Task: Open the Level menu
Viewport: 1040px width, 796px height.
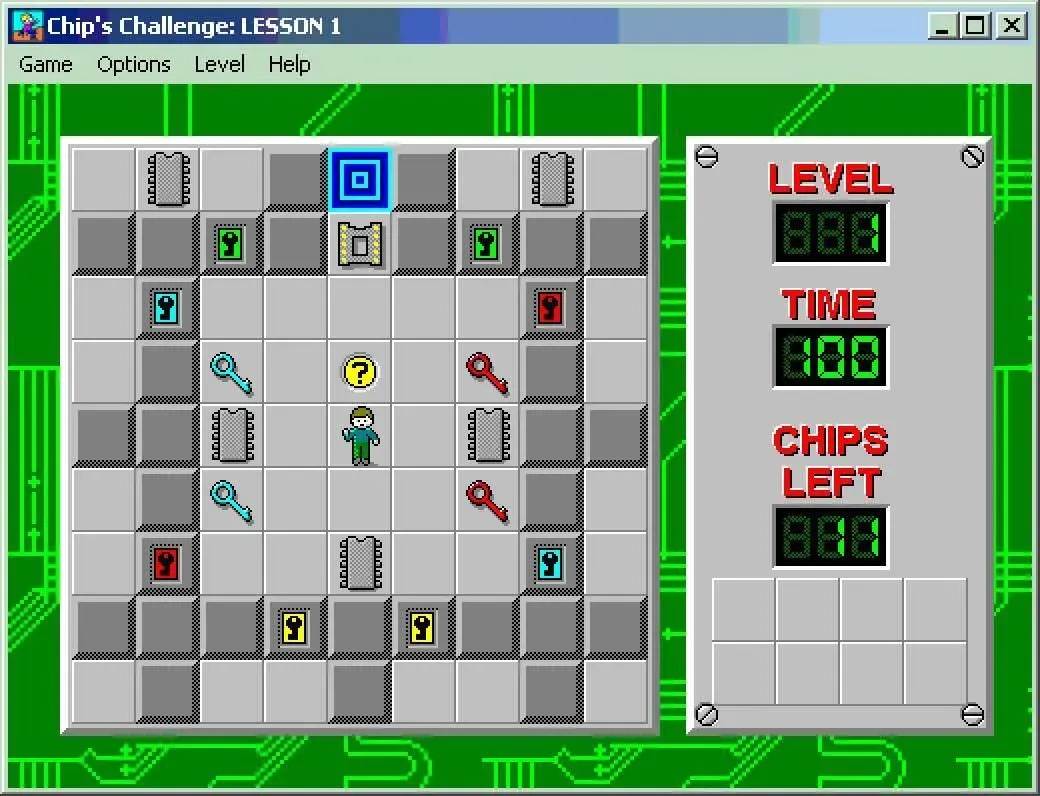Action: [219, 65]
